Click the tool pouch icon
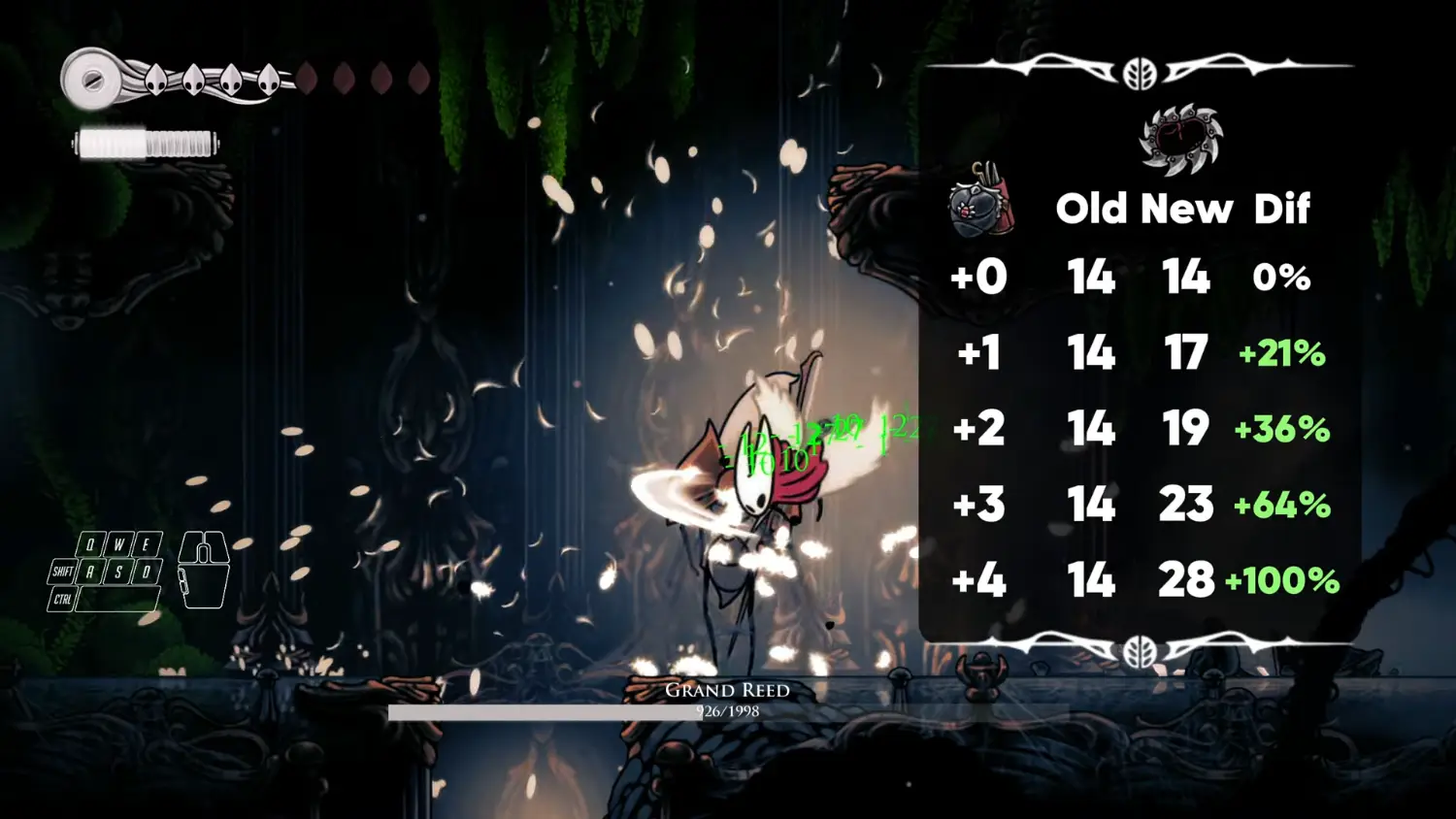This screenshot has height=819, width=1456. click(981, 202)
